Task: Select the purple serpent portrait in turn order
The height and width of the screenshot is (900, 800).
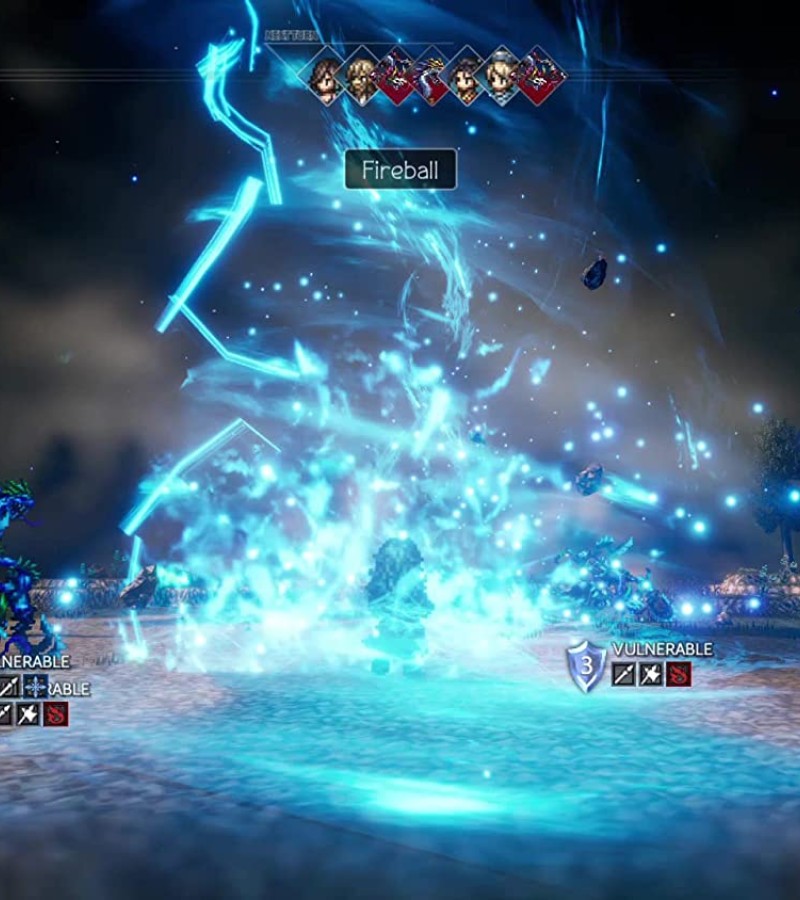Action: coord(432,73)
